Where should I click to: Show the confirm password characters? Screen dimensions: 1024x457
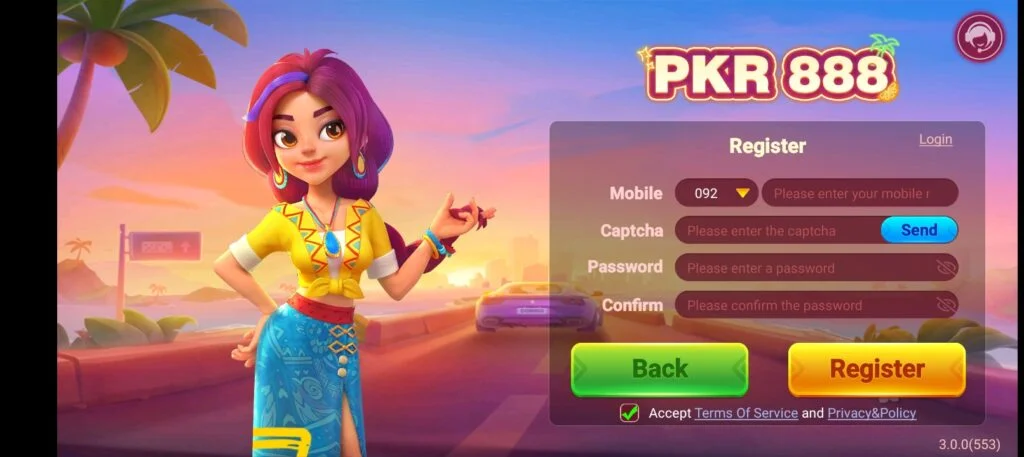pos(945,305)
